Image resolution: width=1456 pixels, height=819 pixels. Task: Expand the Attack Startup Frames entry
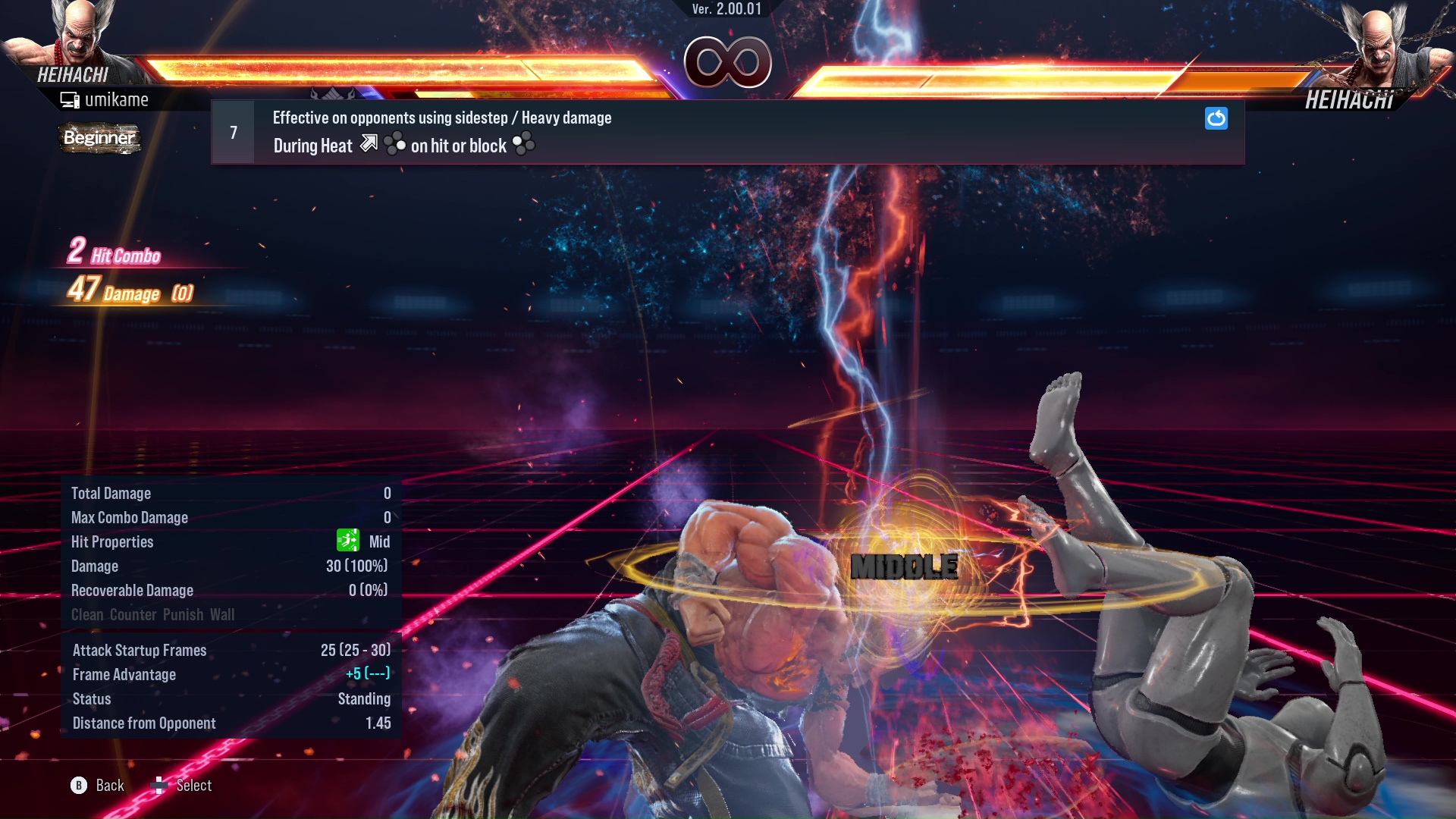(139, 650)
